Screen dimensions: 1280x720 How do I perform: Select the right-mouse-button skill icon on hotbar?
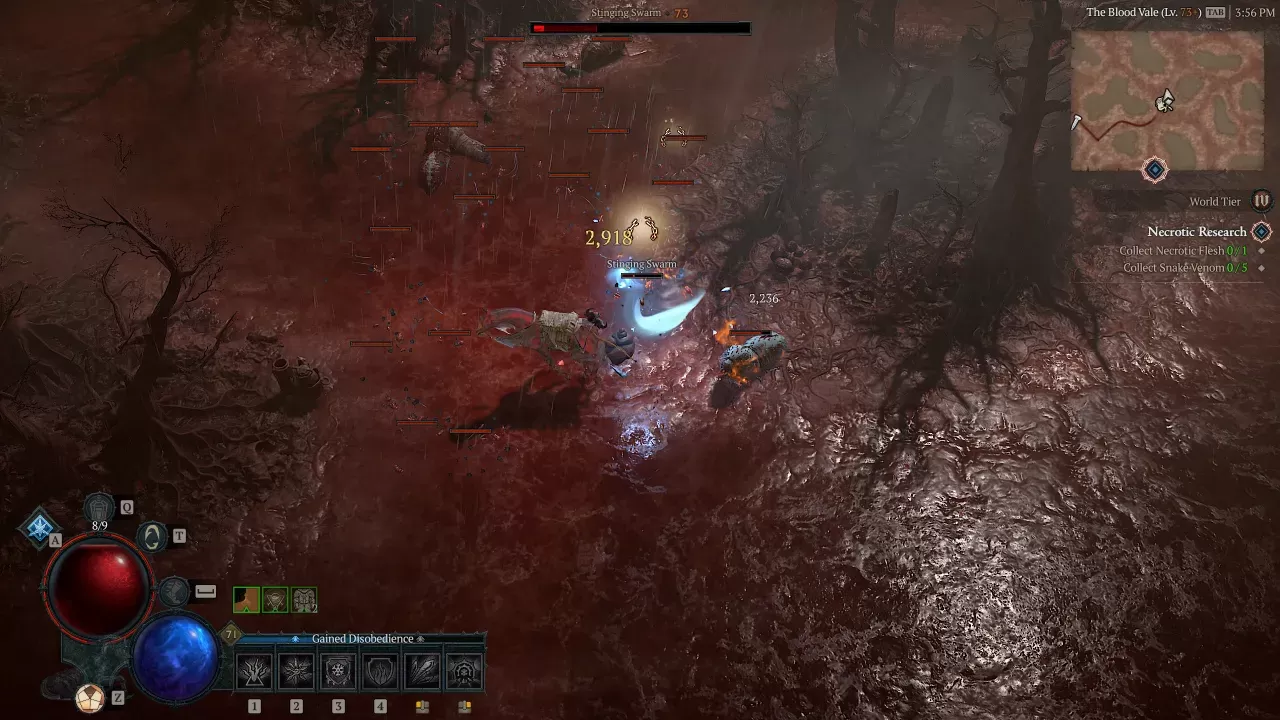tap(463, 670)
